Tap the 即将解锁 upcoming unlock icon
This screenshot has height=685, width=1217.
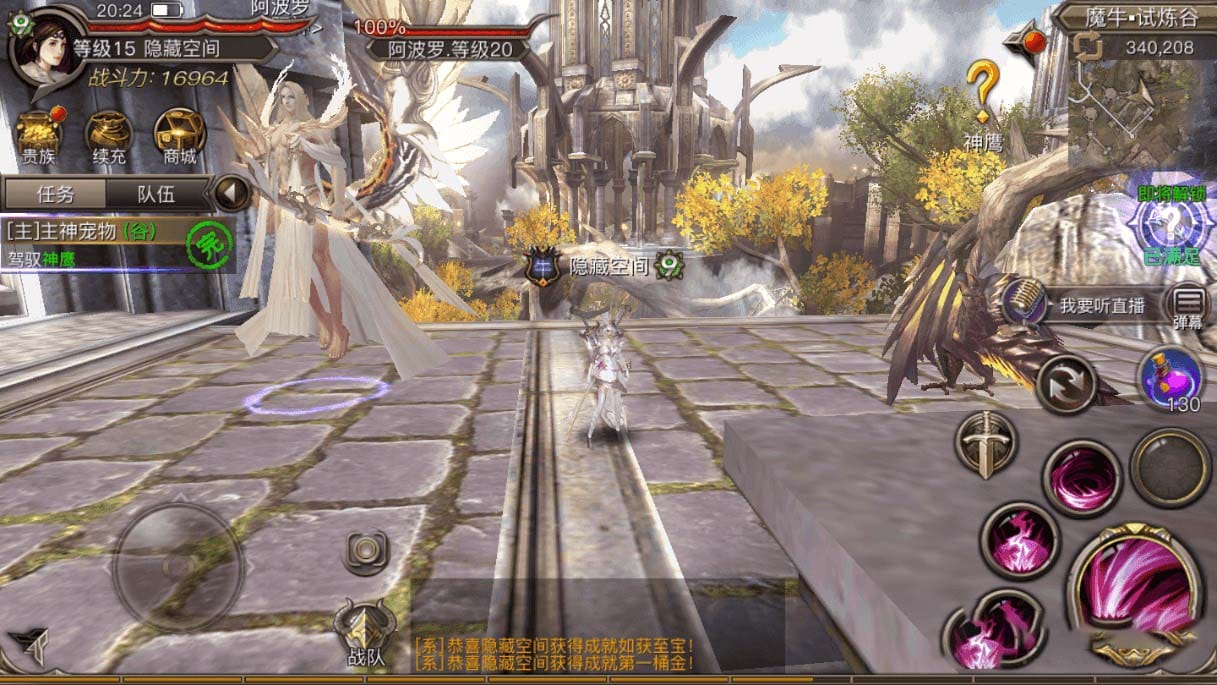pyautogui.click(x=1170, y=223)
